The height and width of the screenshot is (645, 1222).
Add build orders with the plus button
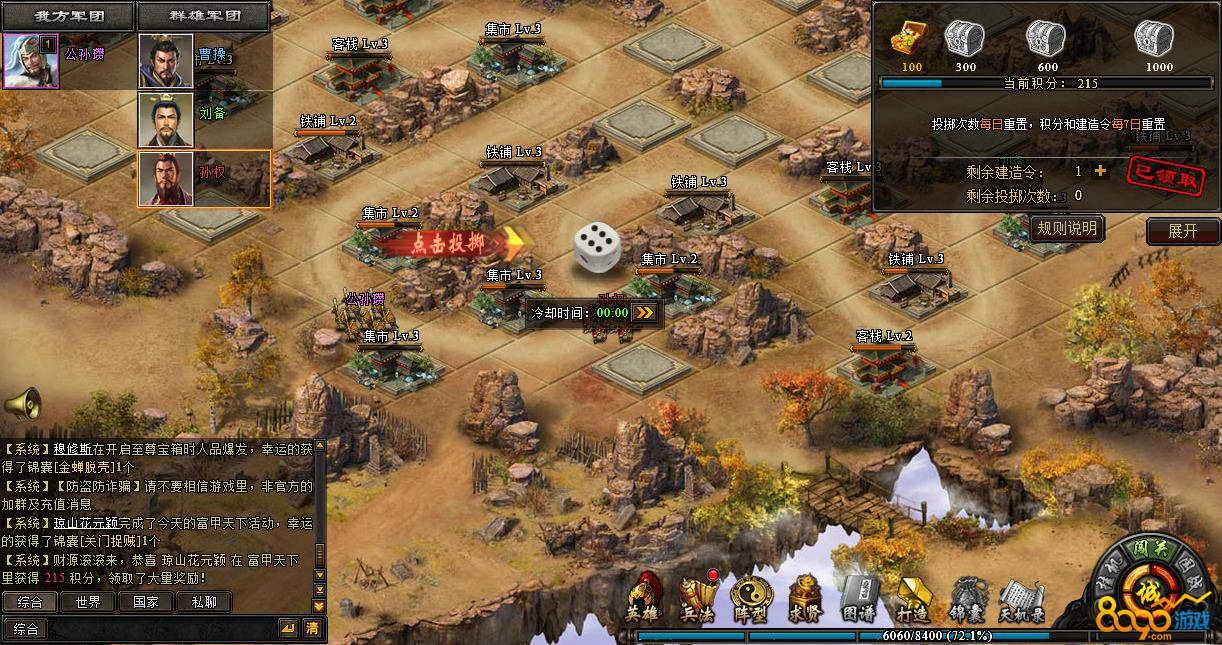pyautogui.click(x=1100, y=171)
